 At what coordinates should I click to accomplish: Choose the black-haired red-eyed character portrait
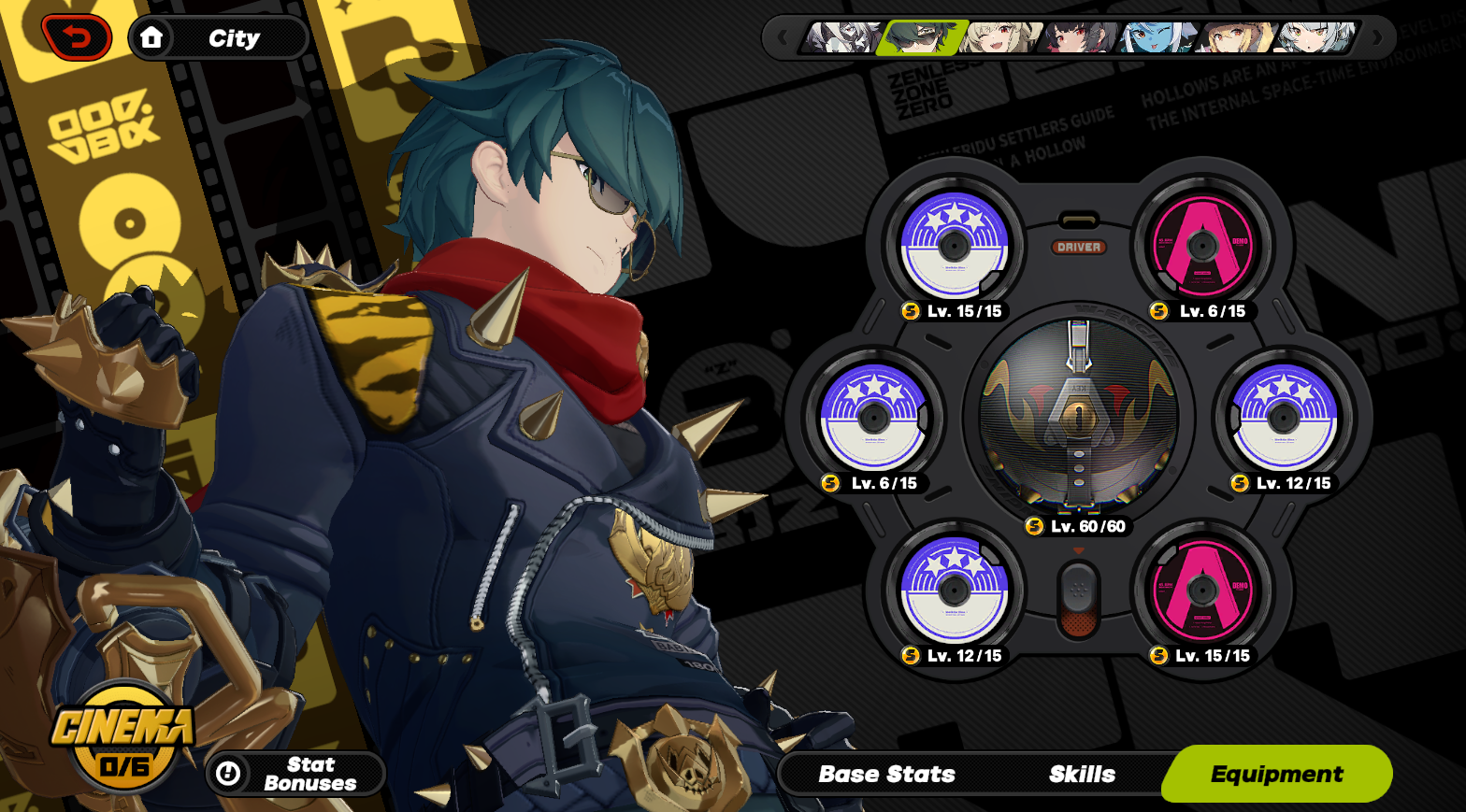click(1081, 38)
